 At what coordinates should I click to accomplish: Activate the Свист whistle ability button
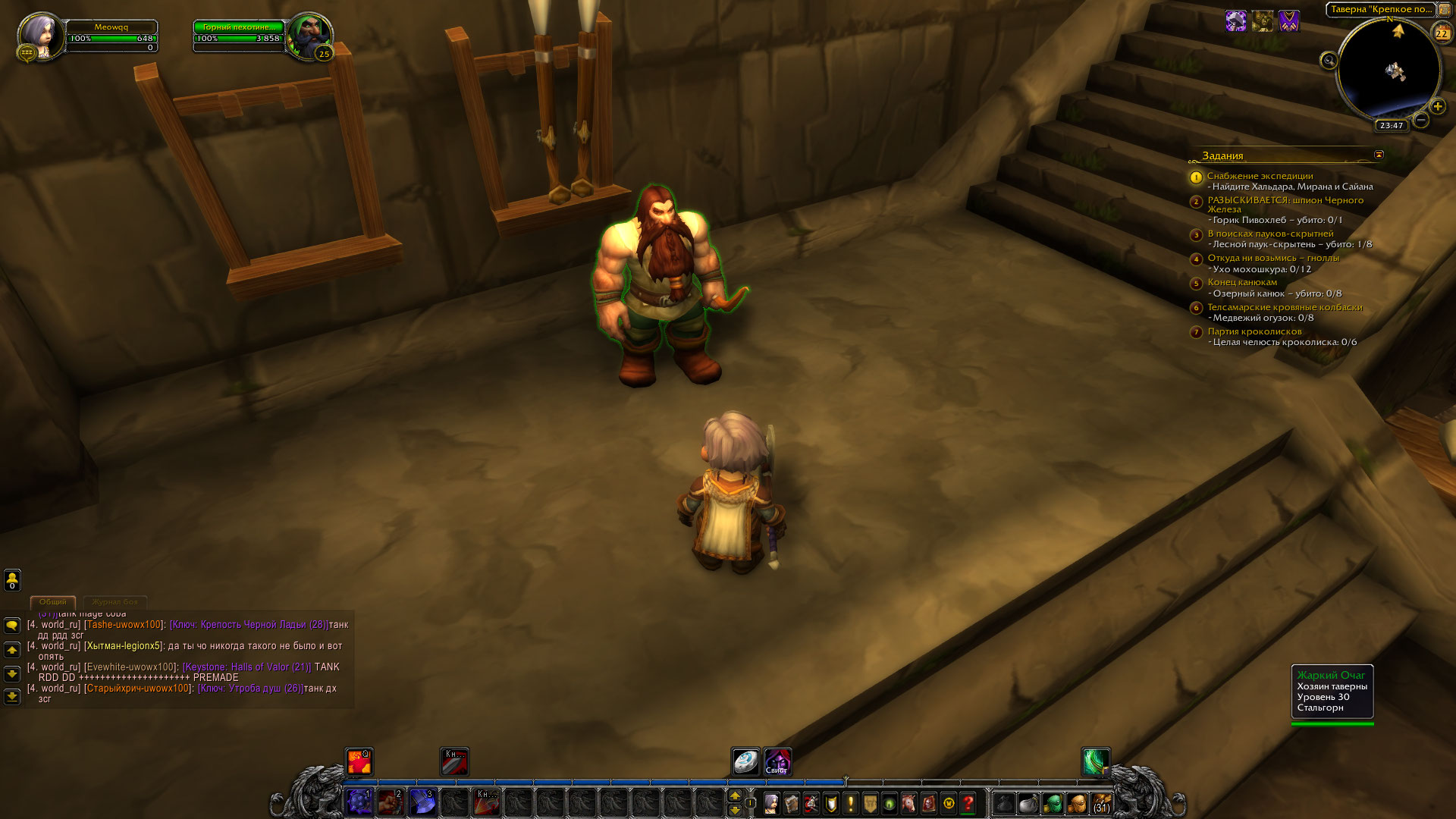tap(777, 762)
